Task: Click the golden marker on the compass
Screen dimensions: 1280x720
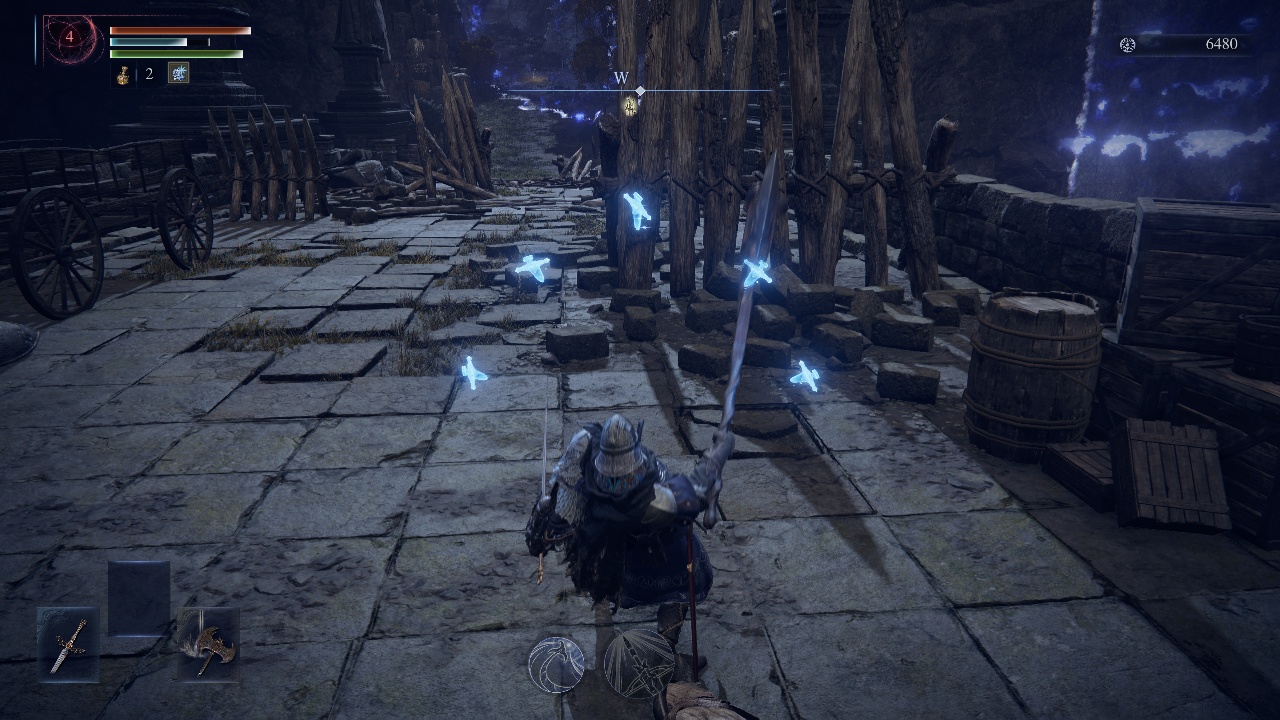Action: click(x=630, y=105)
